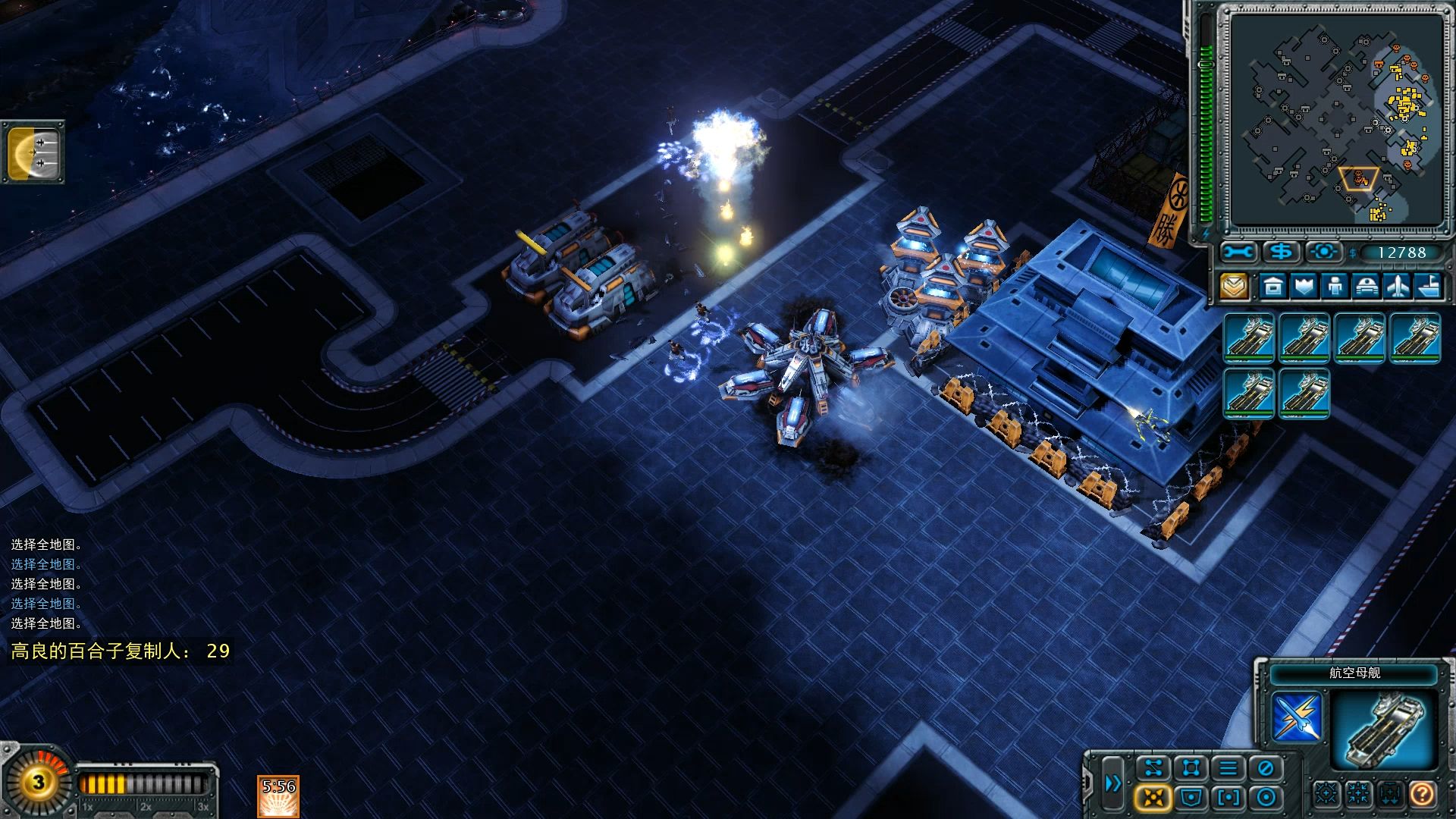This screenshot has width=1456, height=819.
Task: Expand the double-arrow command panel toggle
Action: pos(1112,783)
